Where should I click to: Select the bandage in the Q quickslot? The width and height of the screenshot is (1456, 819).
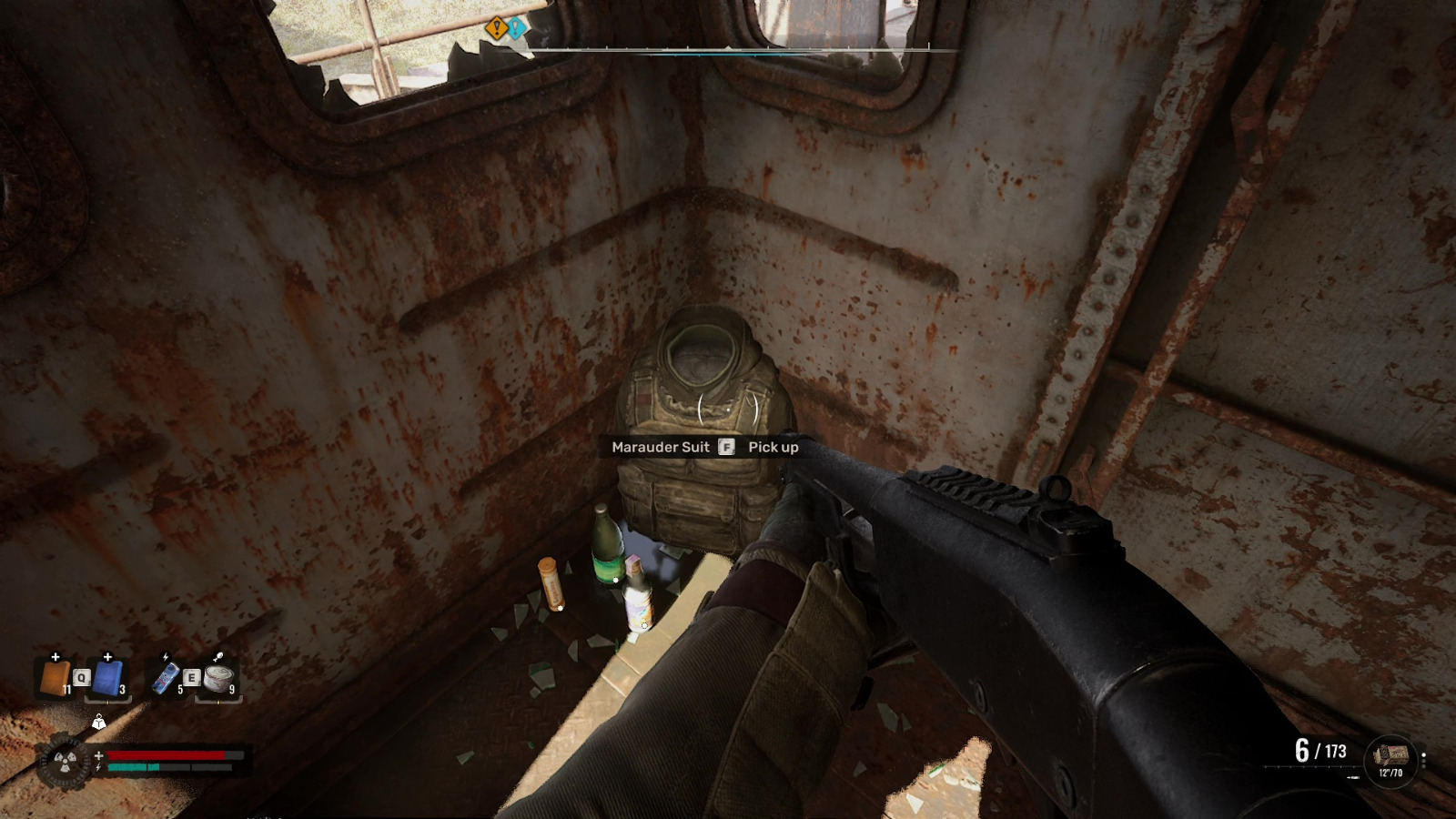pyautogui.click(x=55, y=677)
